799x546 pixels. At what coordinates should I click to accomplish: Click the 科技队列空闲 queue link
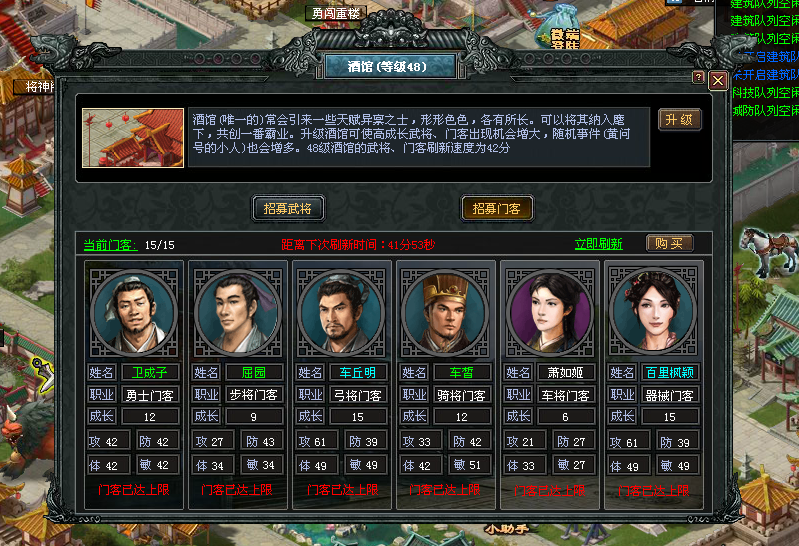point(765,92)
